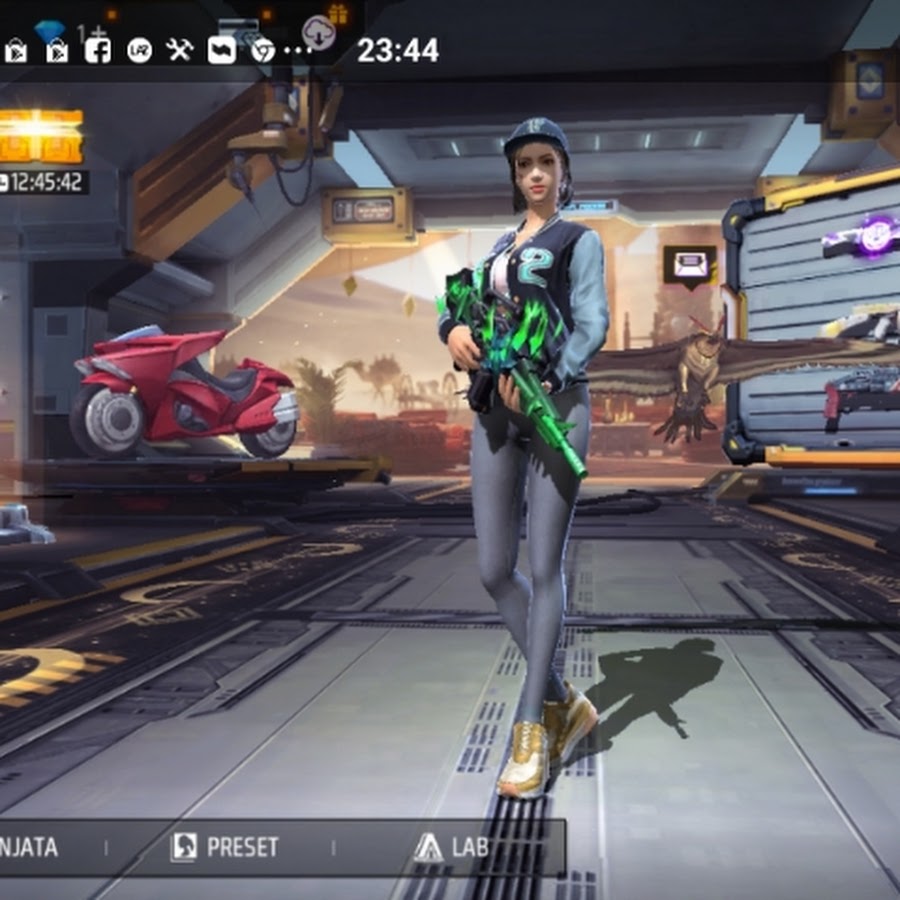This screenshot has height=900, width=900.
Task: Open the Lab menu
Action: pos(452,848)
